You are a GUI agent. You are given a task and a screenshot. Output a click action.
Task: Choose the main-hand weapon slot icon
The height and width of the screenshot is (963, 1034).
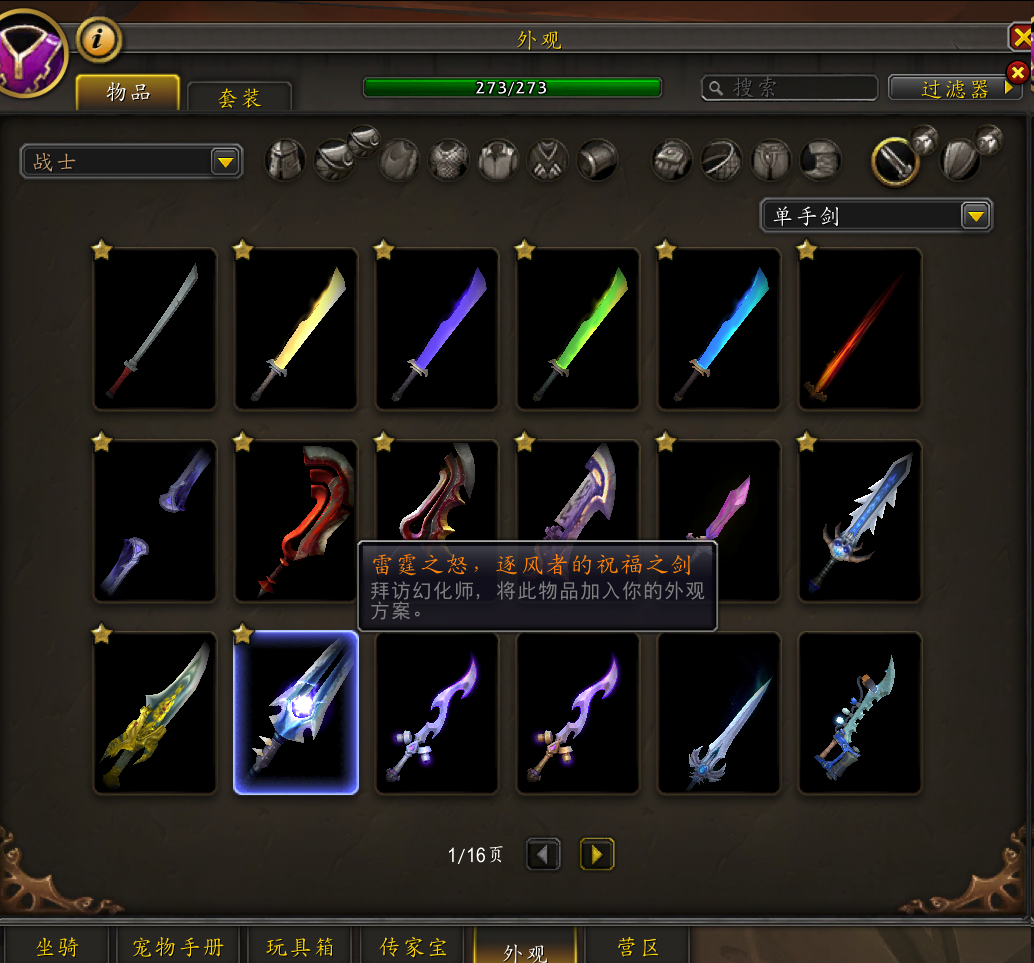pos(895,160)
